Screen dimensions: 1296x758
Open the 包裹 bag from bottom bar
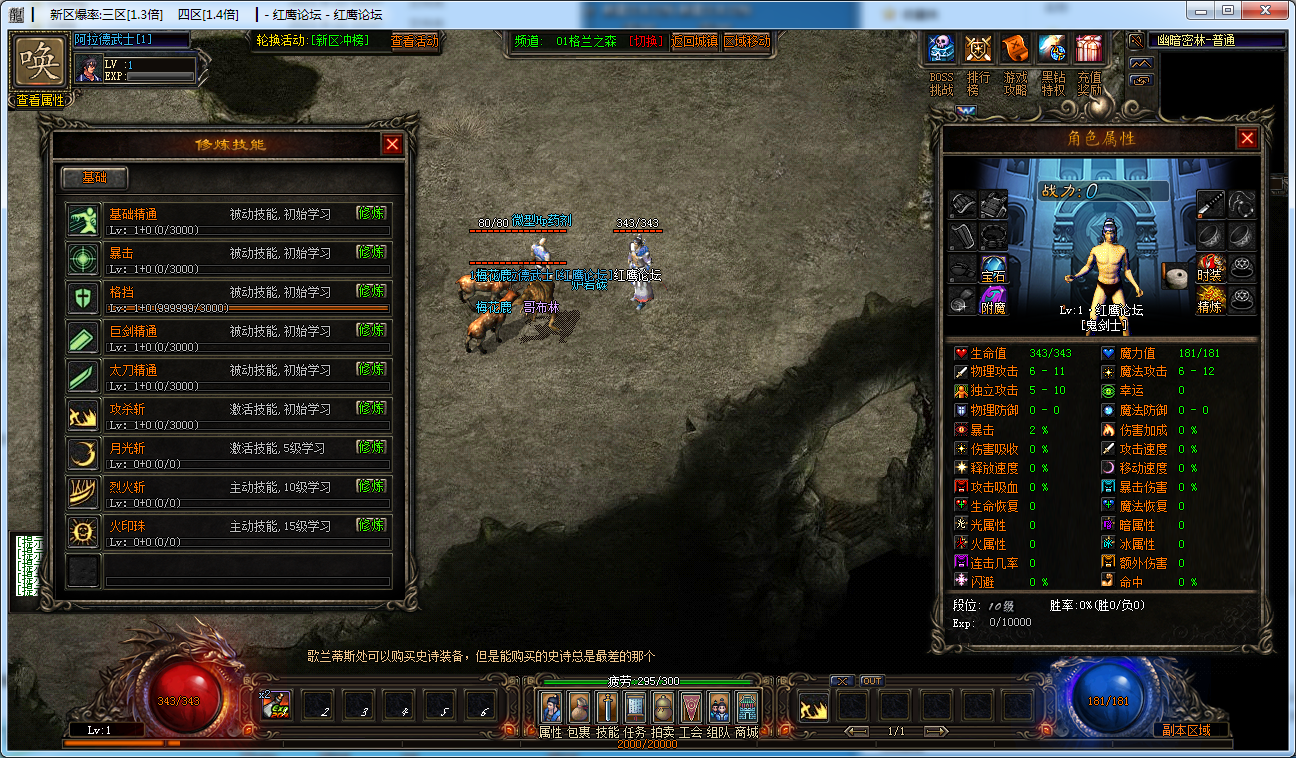pos(579,708)
